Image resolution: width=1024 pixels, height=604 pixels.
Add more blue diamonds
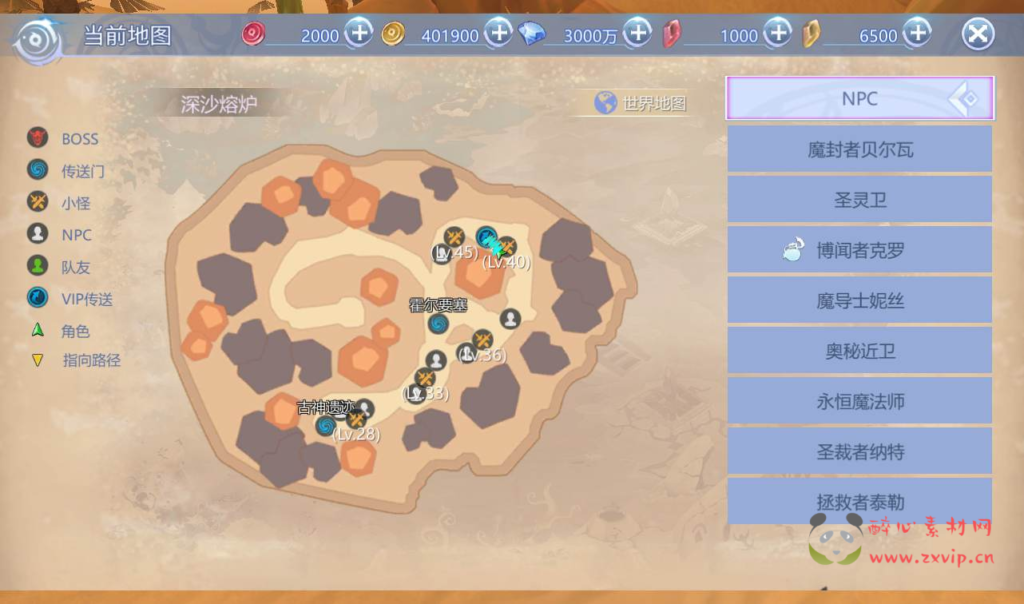[637, 35]
